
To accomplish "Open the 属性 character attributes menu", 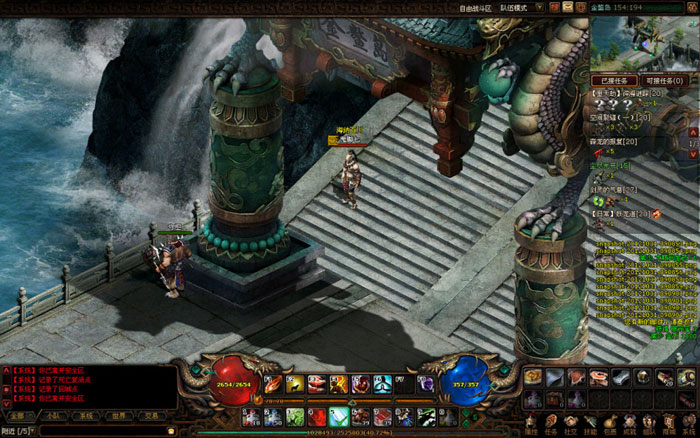I will pos(531,426).
